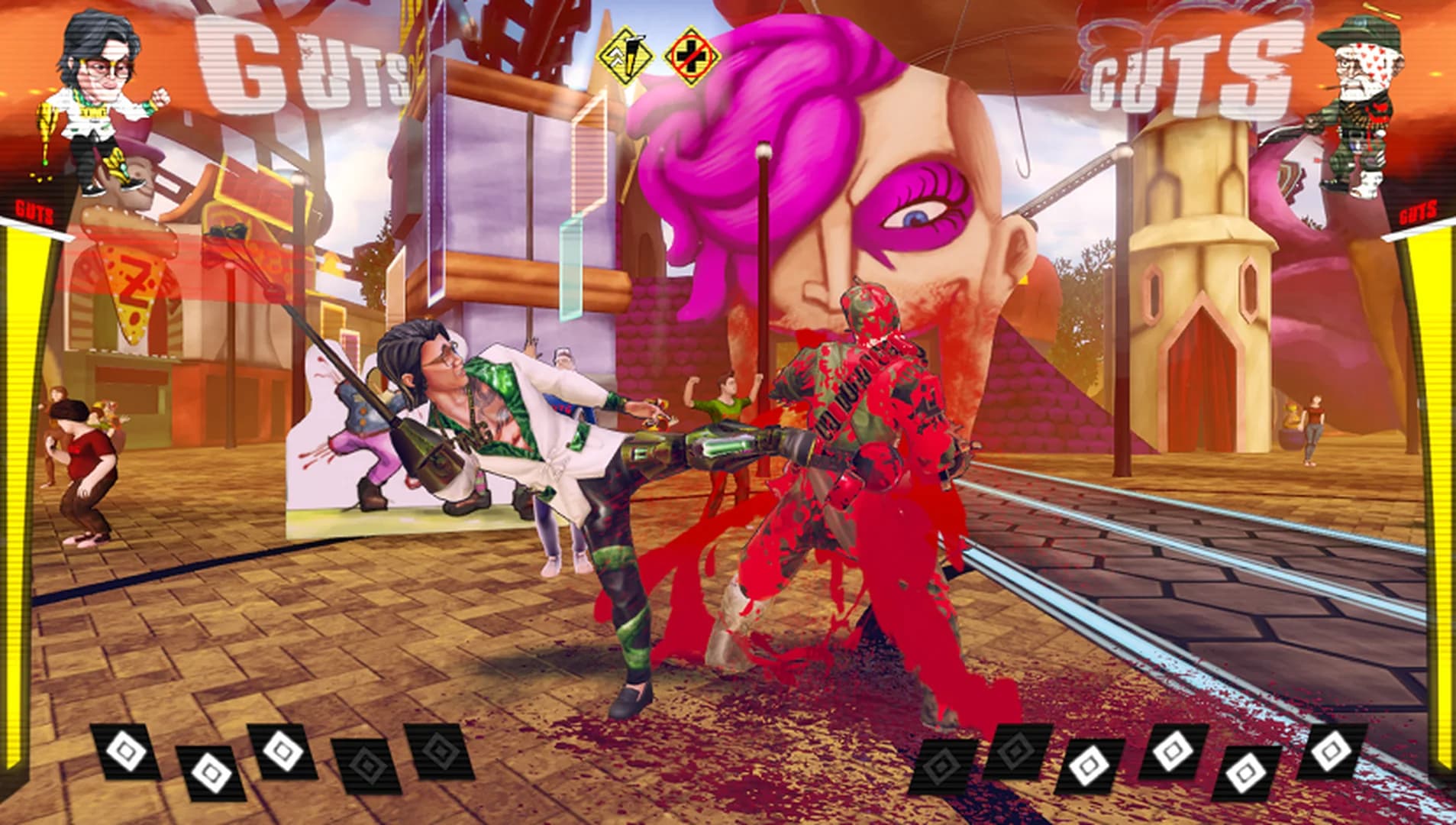Viewport: 1456px width, 825px height.
Task: Click the last diamond pip on bottom-right row
Action: click(1331, 752)
